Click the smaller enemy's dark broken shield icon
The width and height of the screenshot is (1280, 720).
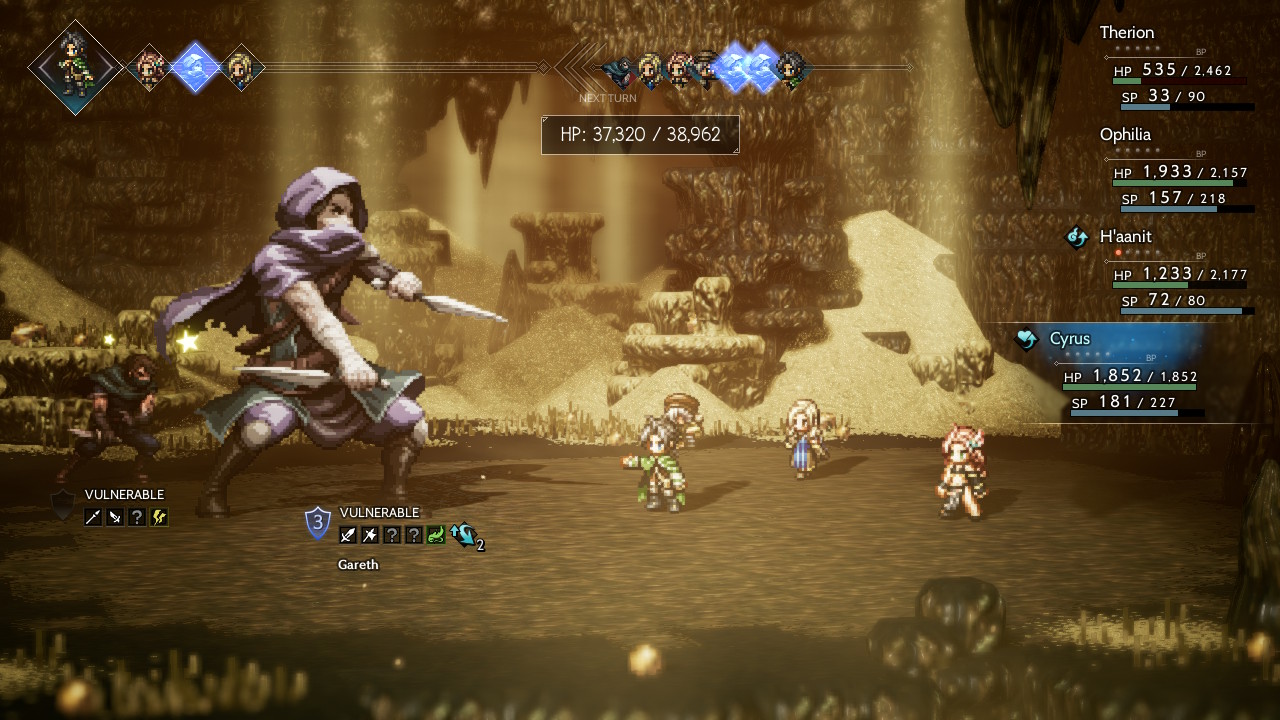[63, 506]
